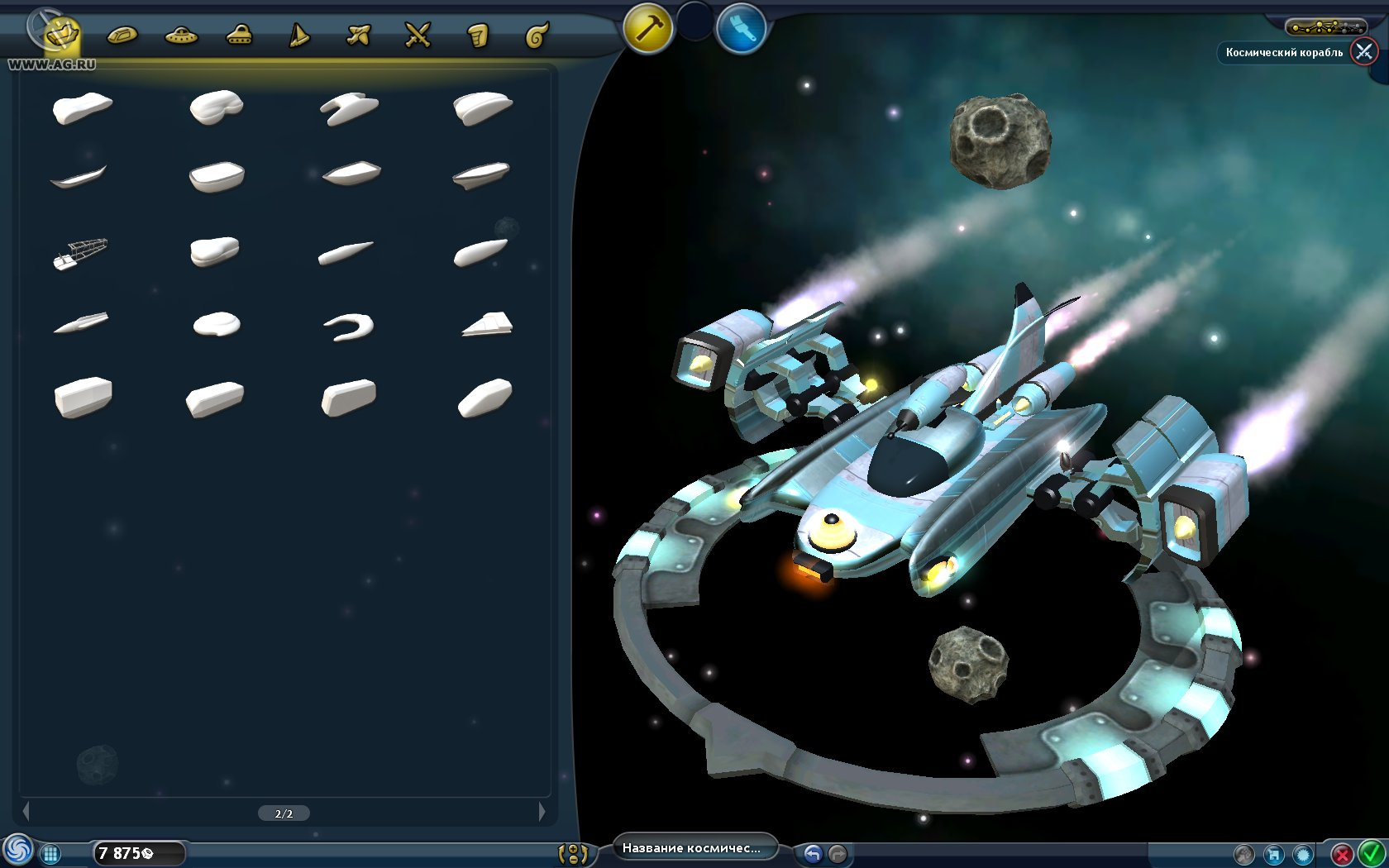
Task: Open the airplane wings parts category
Action: tap(358, 36)
